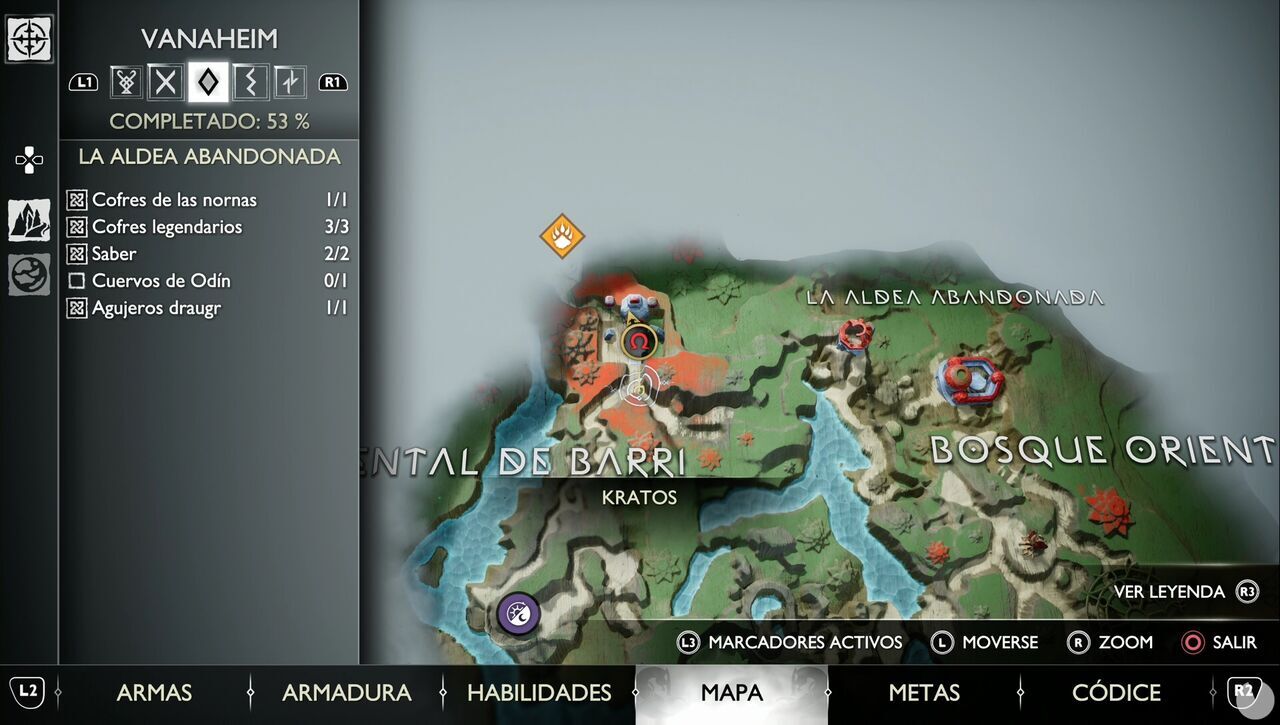Check the Cuervos de Odín checkbox
This screenshot has height=725, width=1280.
click(x=76, y=281)
